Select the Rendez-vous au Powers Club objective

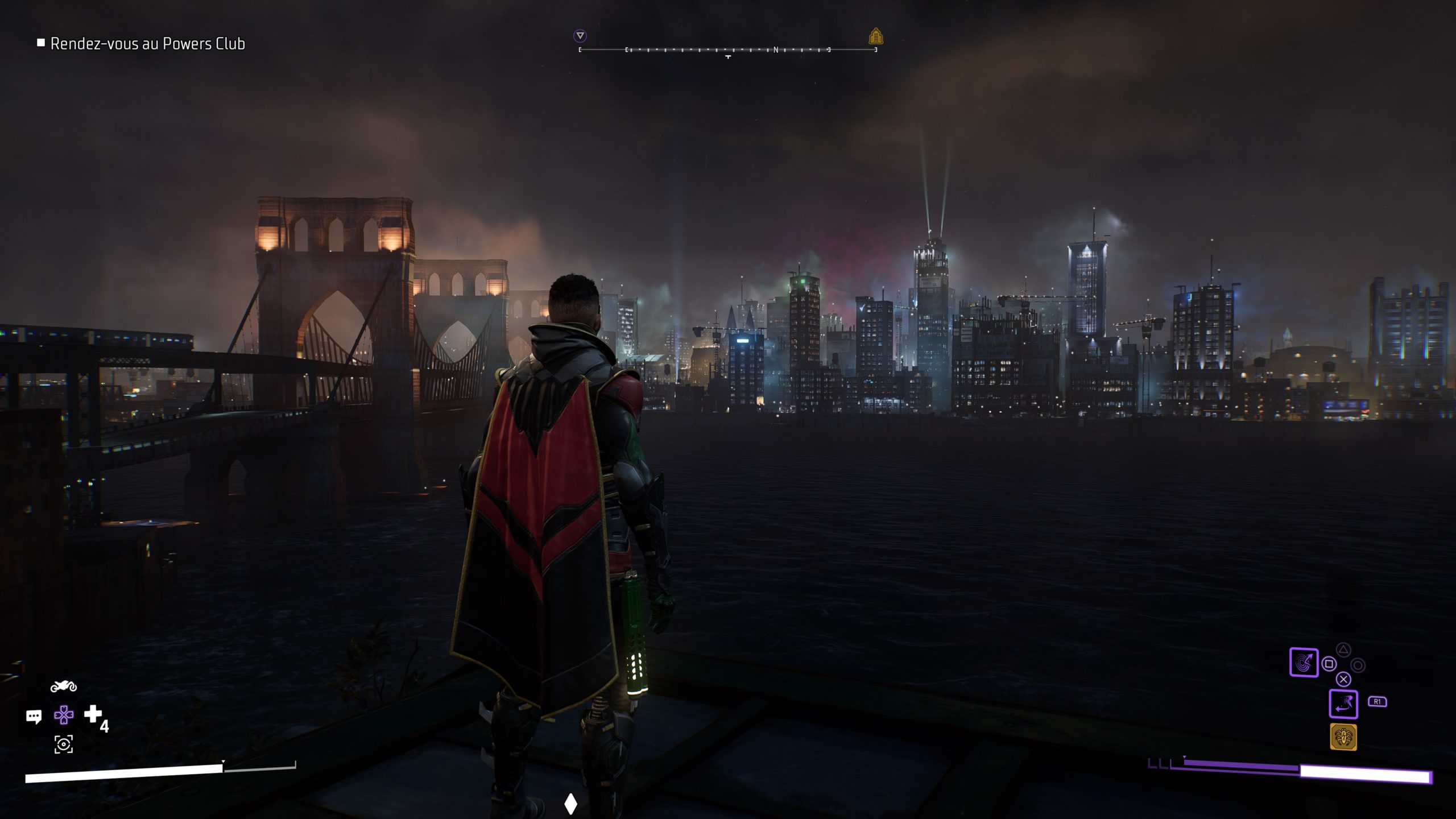point(147,44)
